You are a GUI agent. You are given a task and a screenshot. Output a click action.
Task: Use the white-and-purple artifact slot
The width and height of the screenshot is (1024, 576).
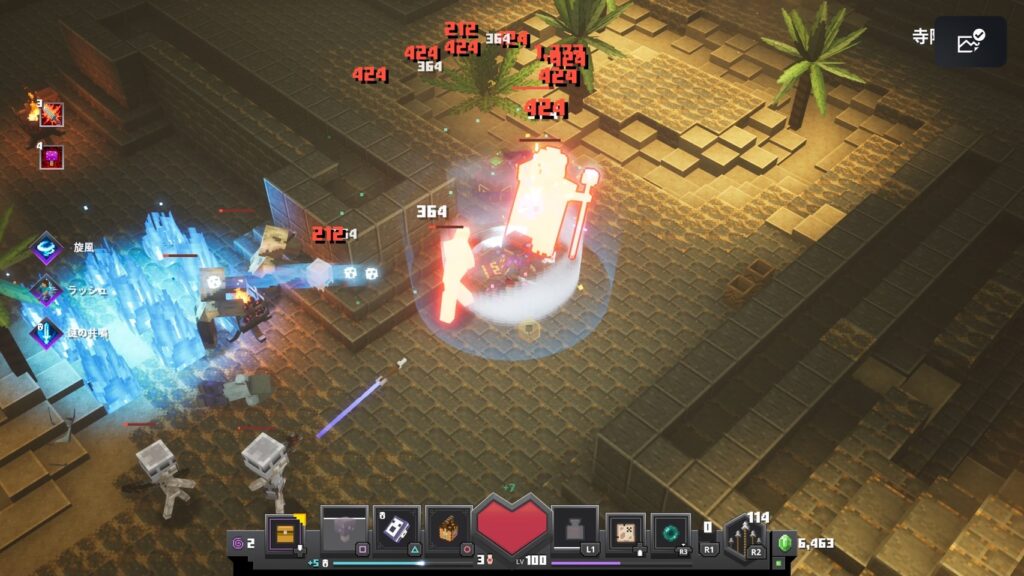(396, 528)
